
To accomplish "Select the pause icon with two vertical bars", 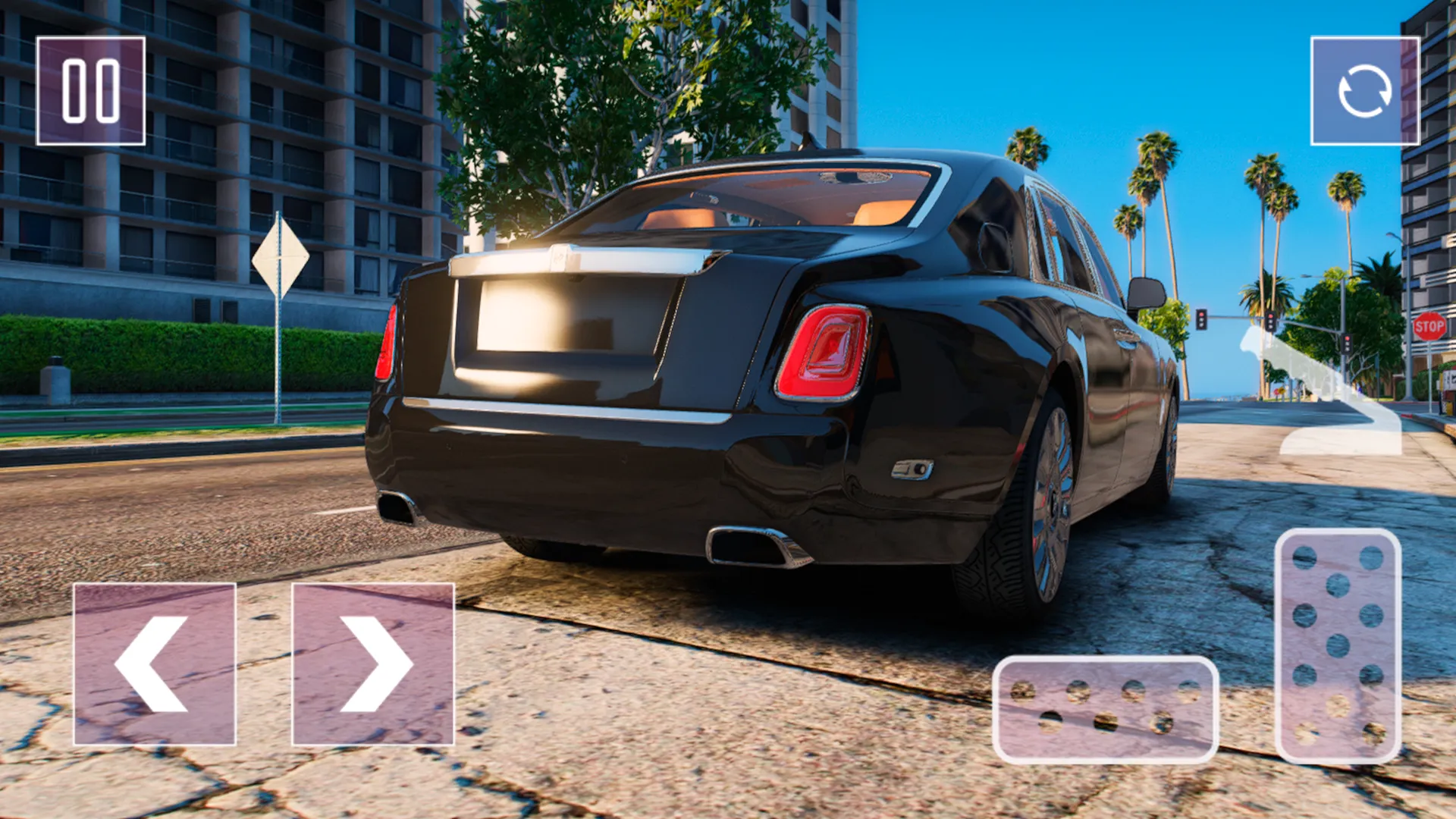I will [91, 89].
